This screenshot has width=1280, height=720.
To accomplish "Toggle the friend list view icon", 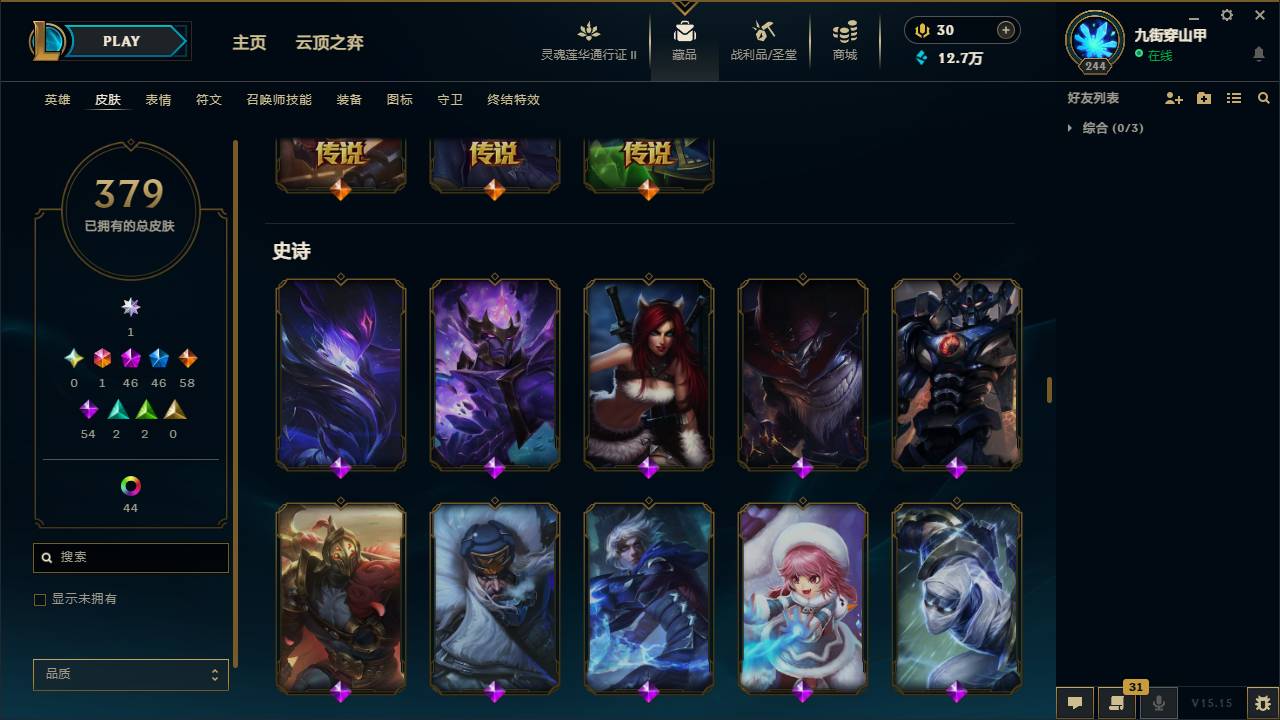I will click(1233, 97).
